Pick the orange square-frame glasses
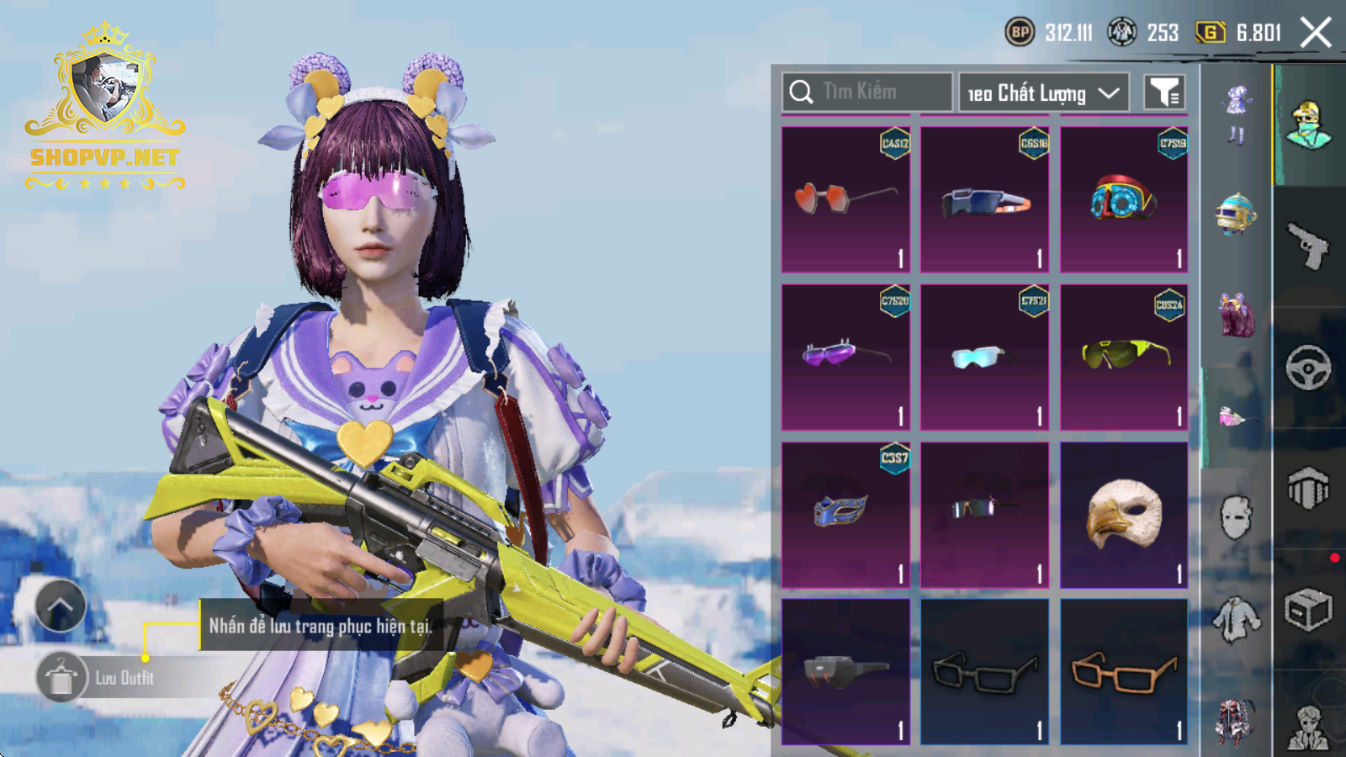Screen dimensions: 1346x757 (1124, 671)
